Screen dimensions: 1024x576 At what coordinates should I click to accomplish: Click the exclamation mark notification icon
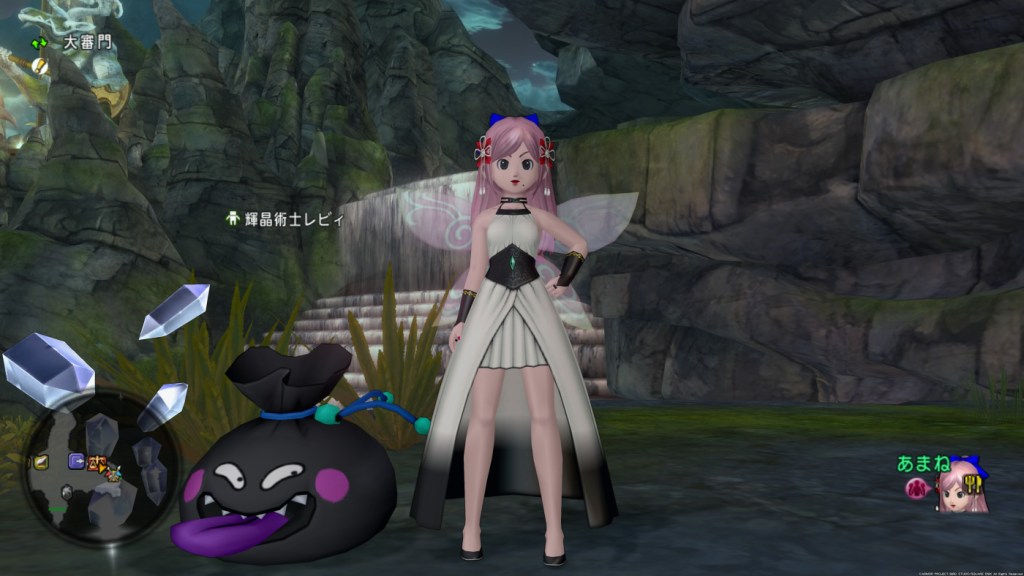pyautogui.click(x=40, y=65)
